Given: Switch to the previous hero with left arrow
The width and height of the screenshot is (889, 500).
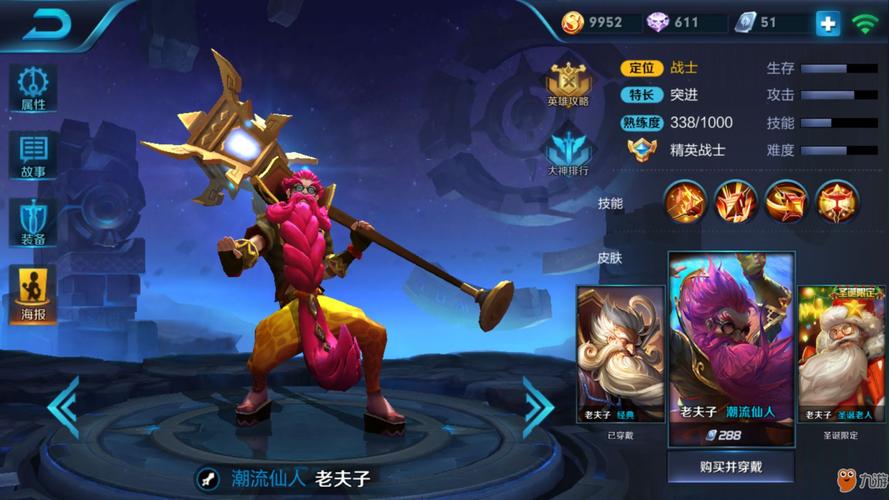Looking at the screenshot, I should [63, 406].
